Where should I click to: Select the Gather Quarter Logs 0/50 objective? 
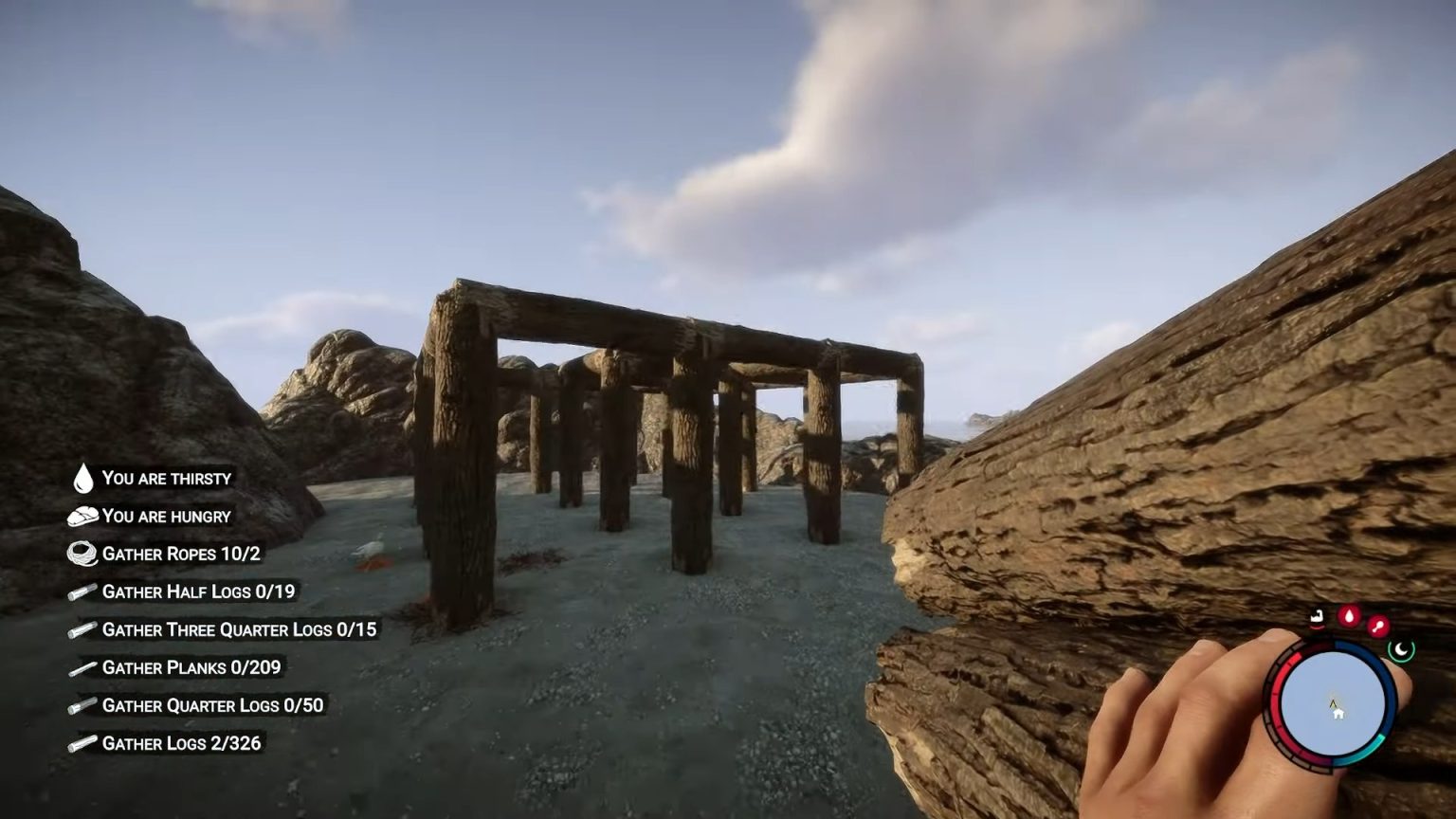(x=212, y=705)
